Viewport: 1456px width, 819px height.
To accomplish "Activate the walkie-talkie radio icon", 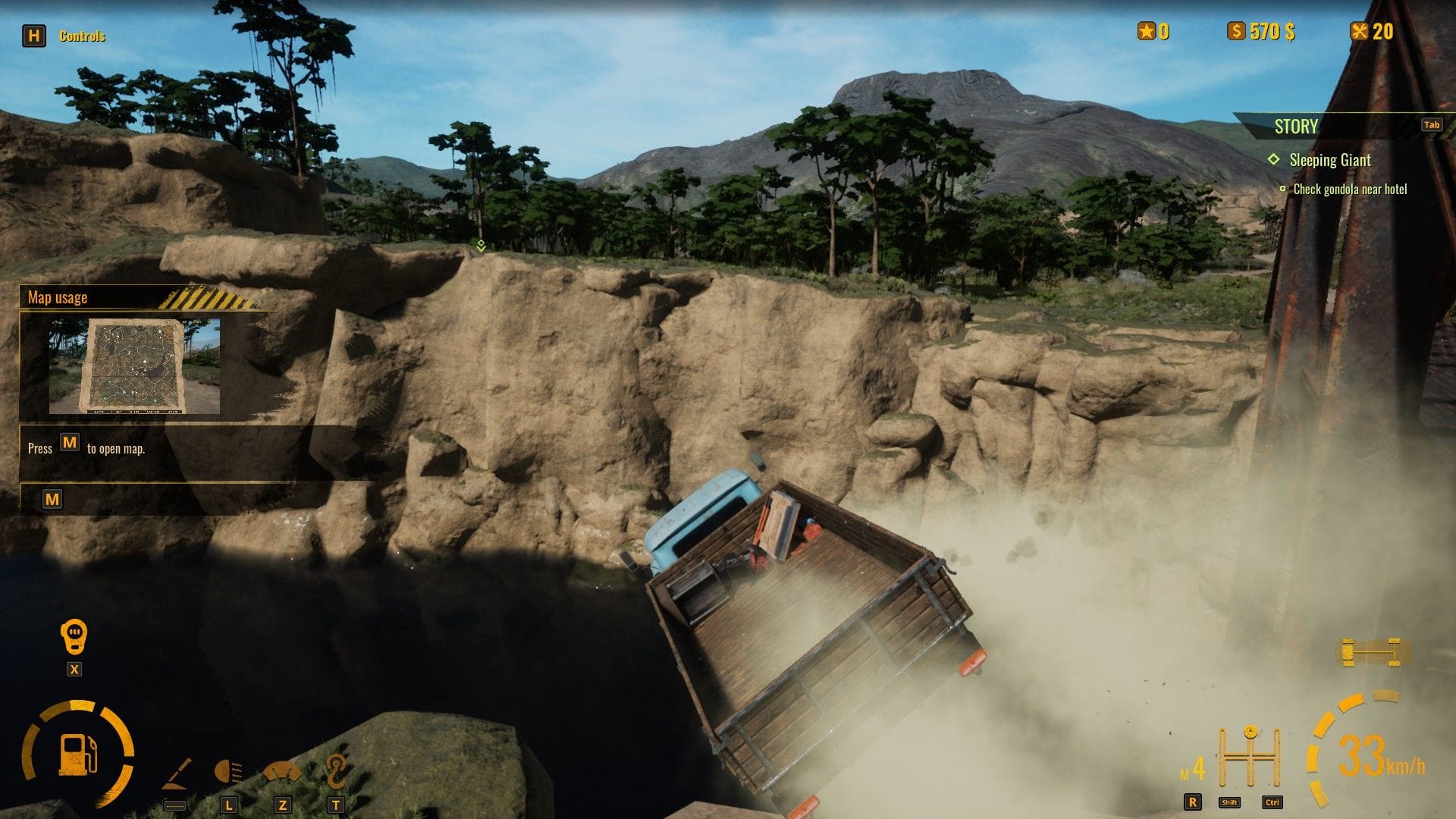I will coord(74,637).
